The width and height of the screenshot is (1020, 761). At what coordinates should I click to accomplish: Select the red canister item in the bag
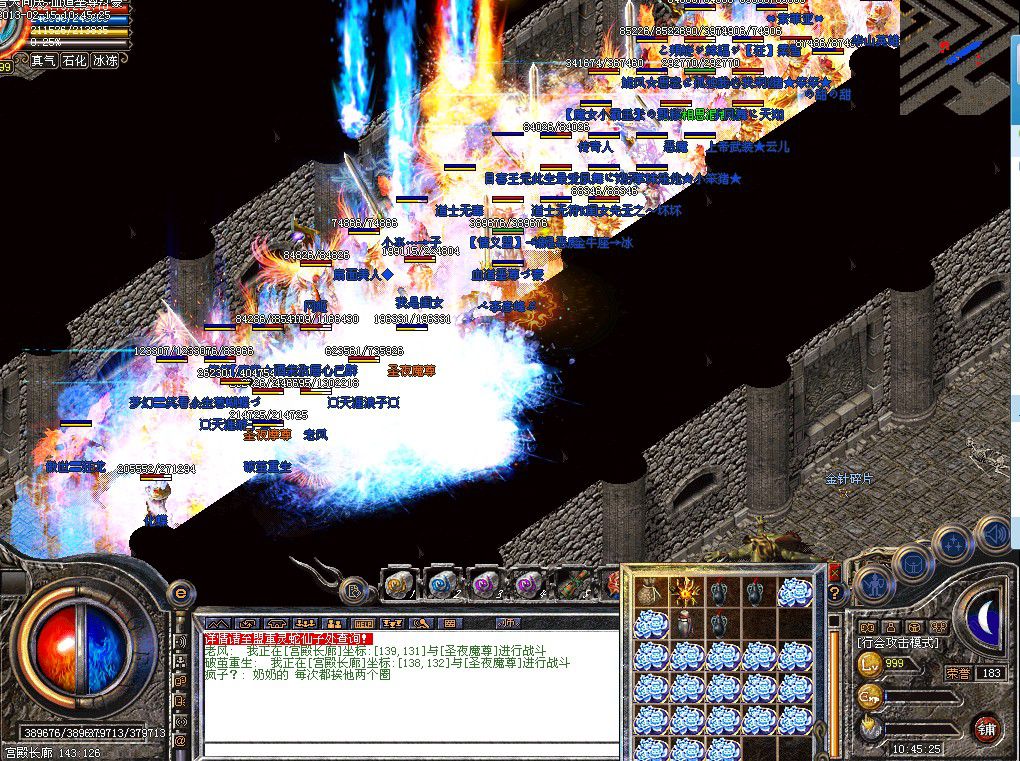coord(687,624)
